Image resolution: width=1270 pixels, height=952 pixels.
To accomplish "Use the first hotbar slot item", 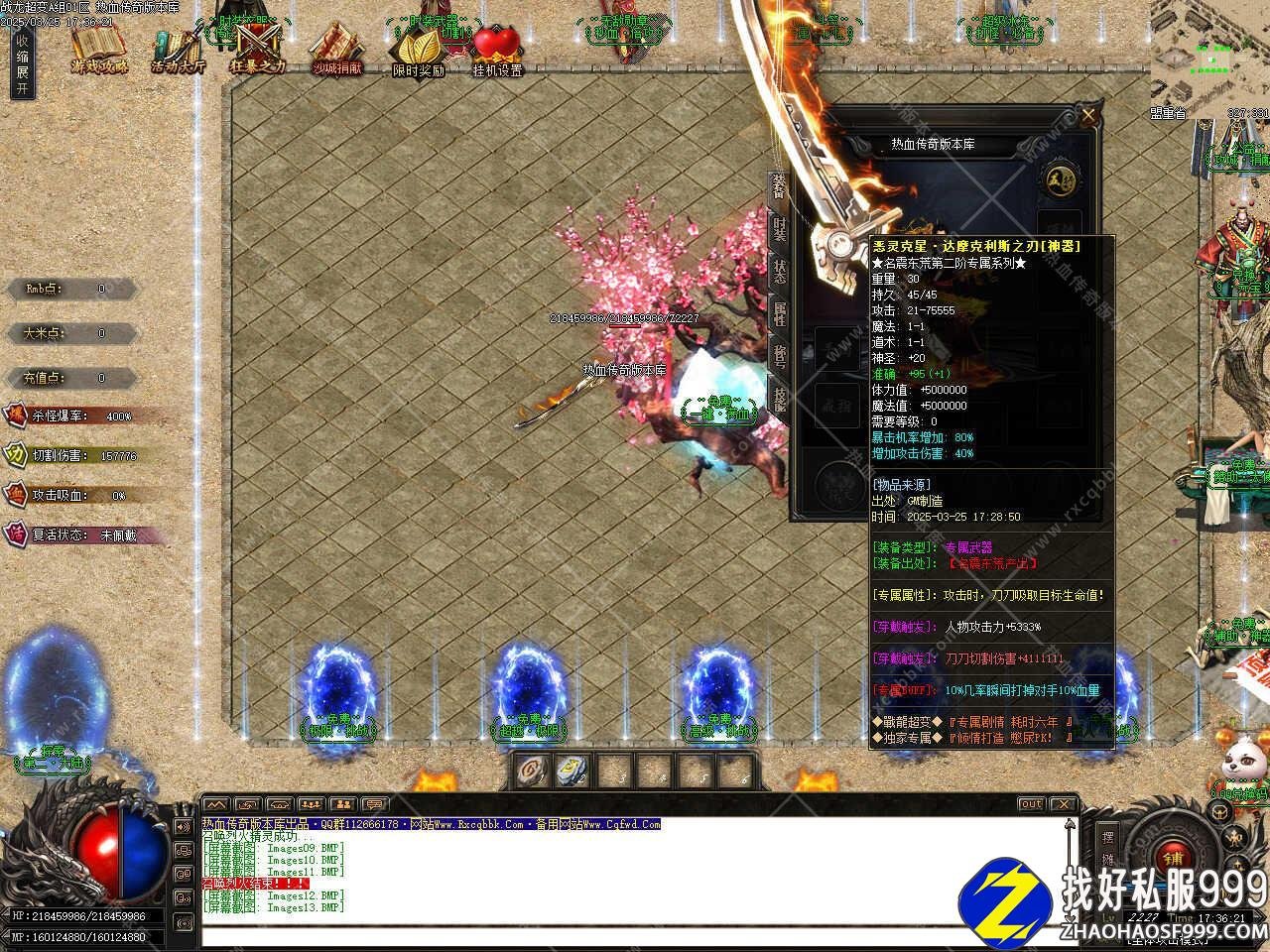I will click(536, 770).
